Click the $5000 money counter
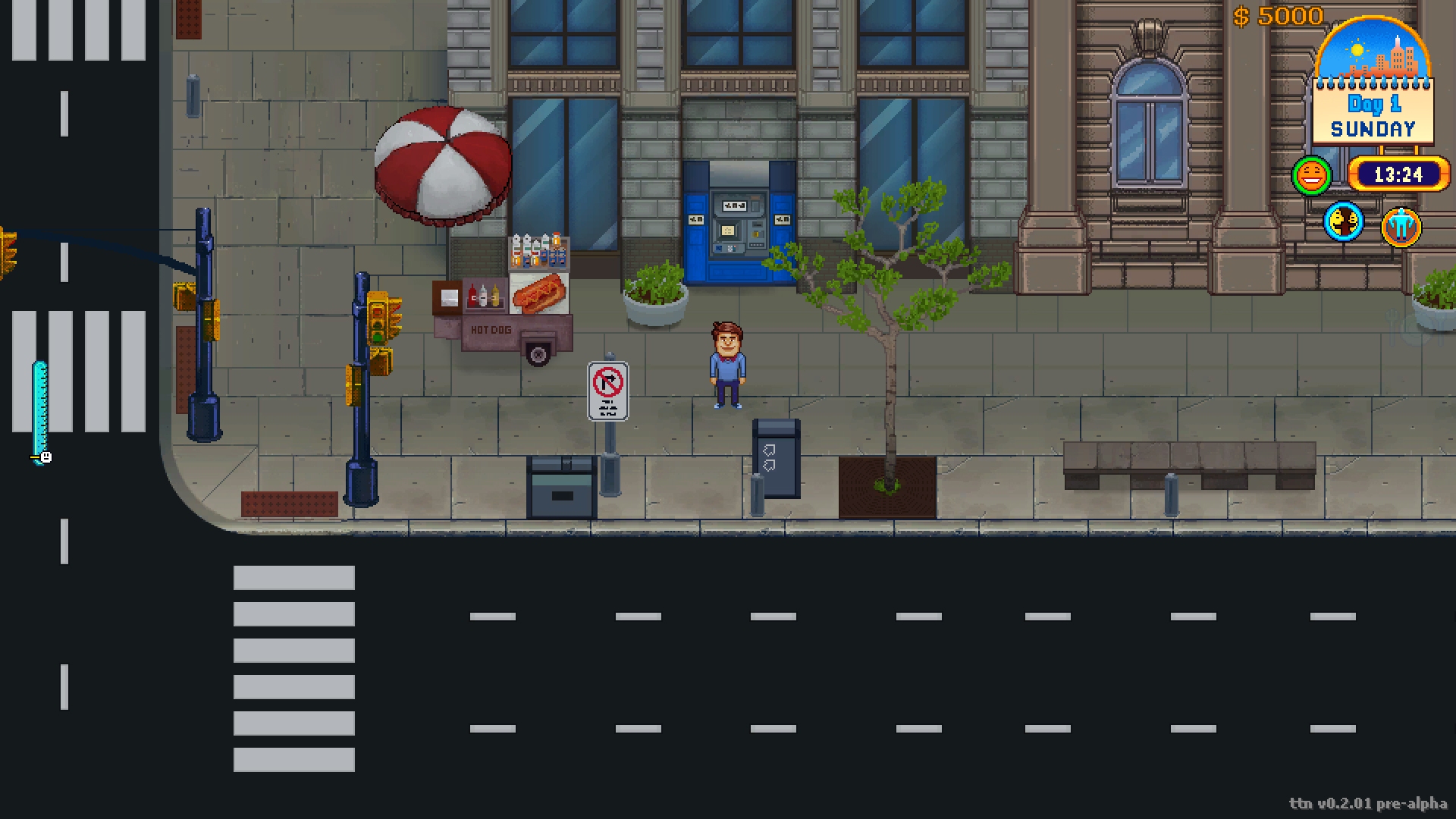The image size is (1456, 819). tap(1277, 15)
